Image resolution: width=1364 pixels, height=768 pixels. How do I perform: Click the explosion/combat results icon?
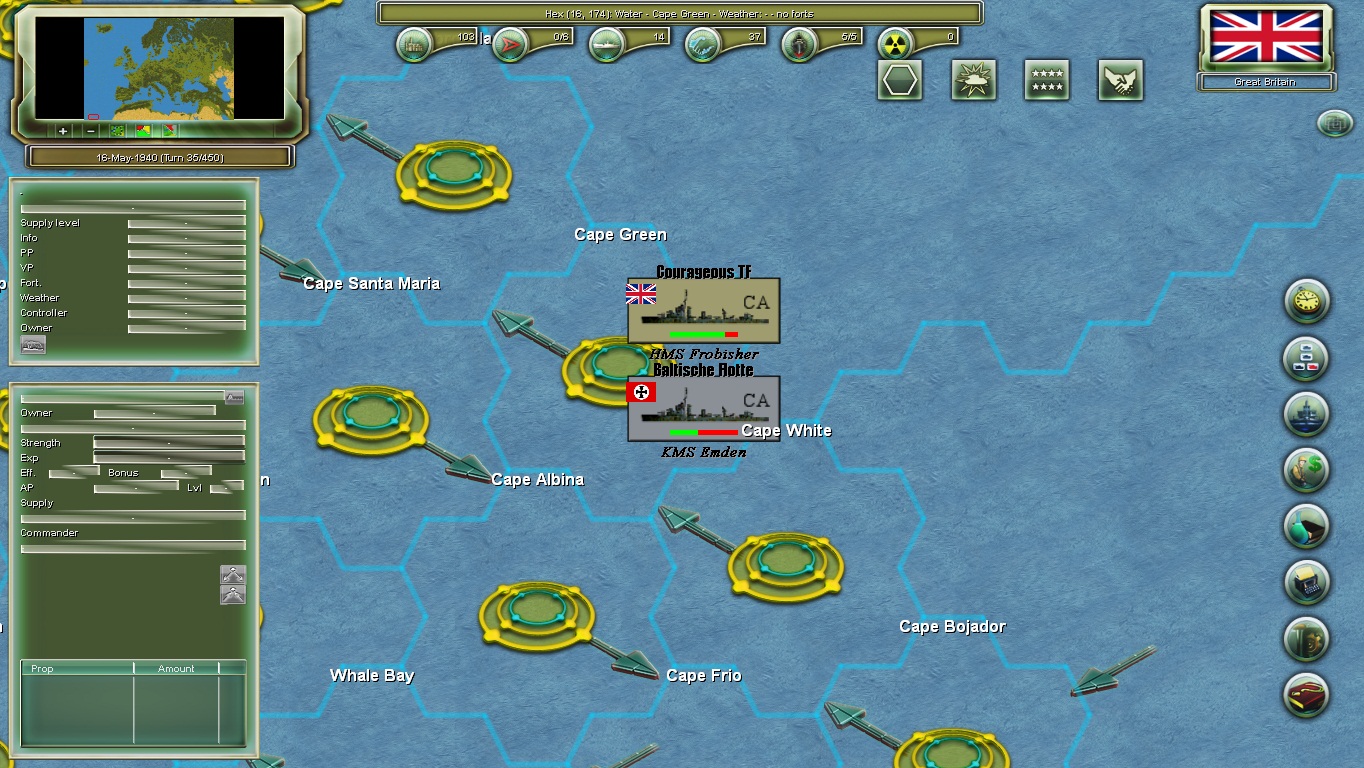(972, 80)
